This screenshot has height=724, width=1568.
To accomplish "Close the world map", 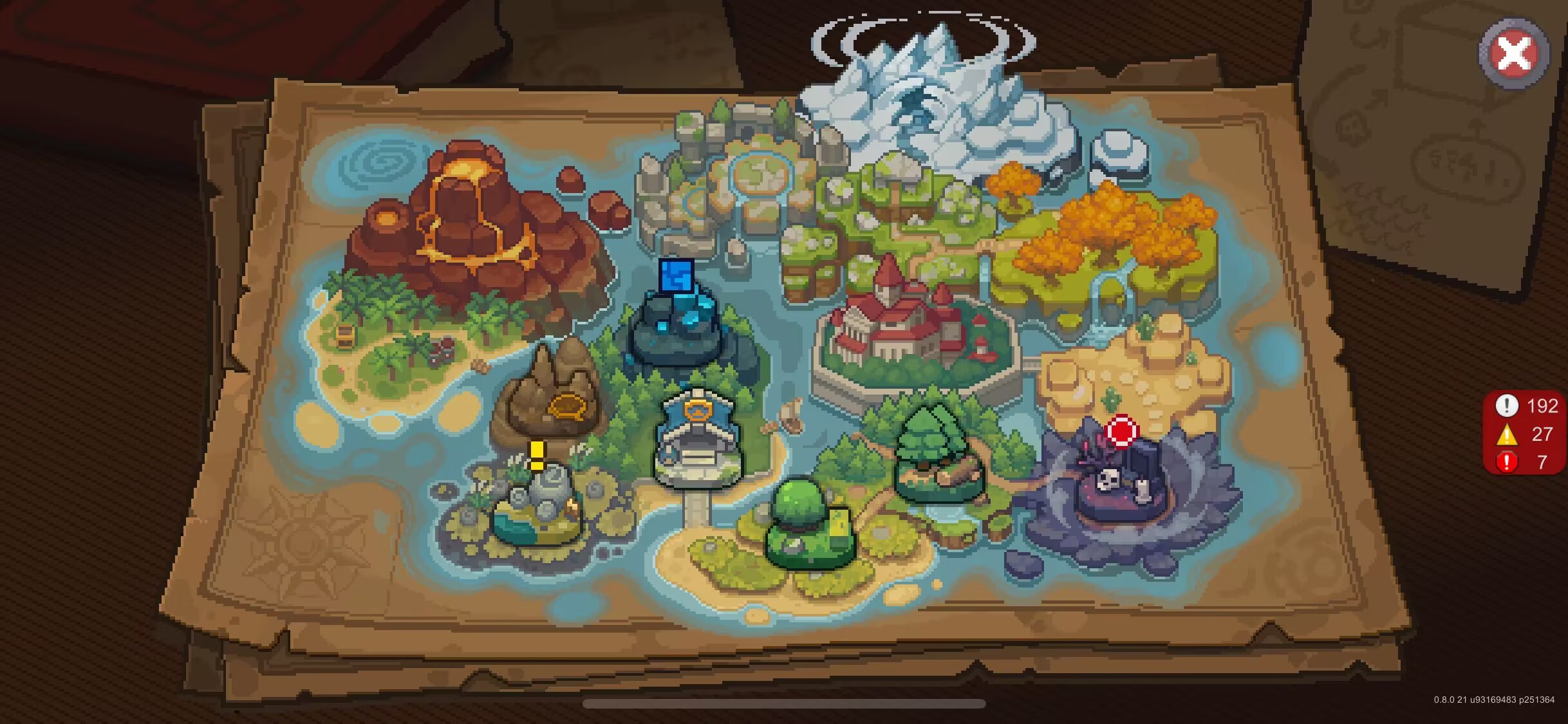I will 1513,53.
